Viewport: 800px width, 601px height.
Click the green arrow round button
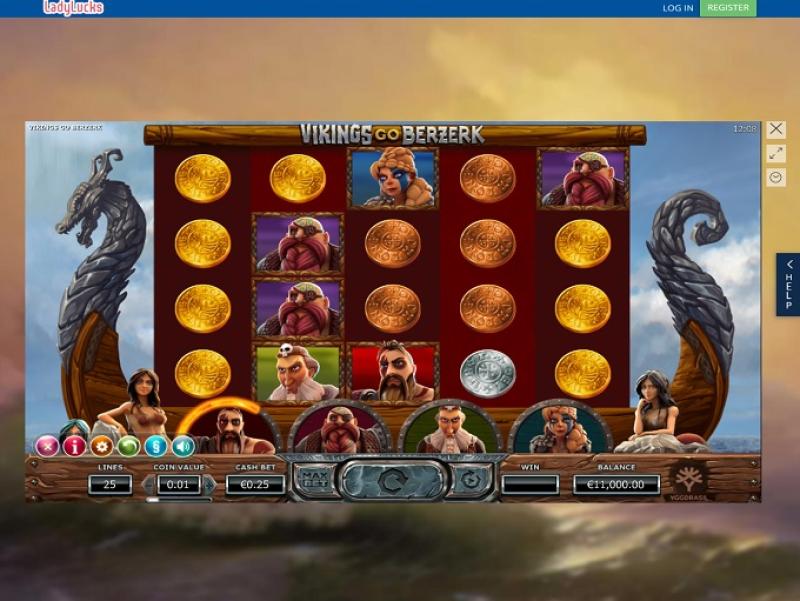pyautogui.click(x=128, y=446)
